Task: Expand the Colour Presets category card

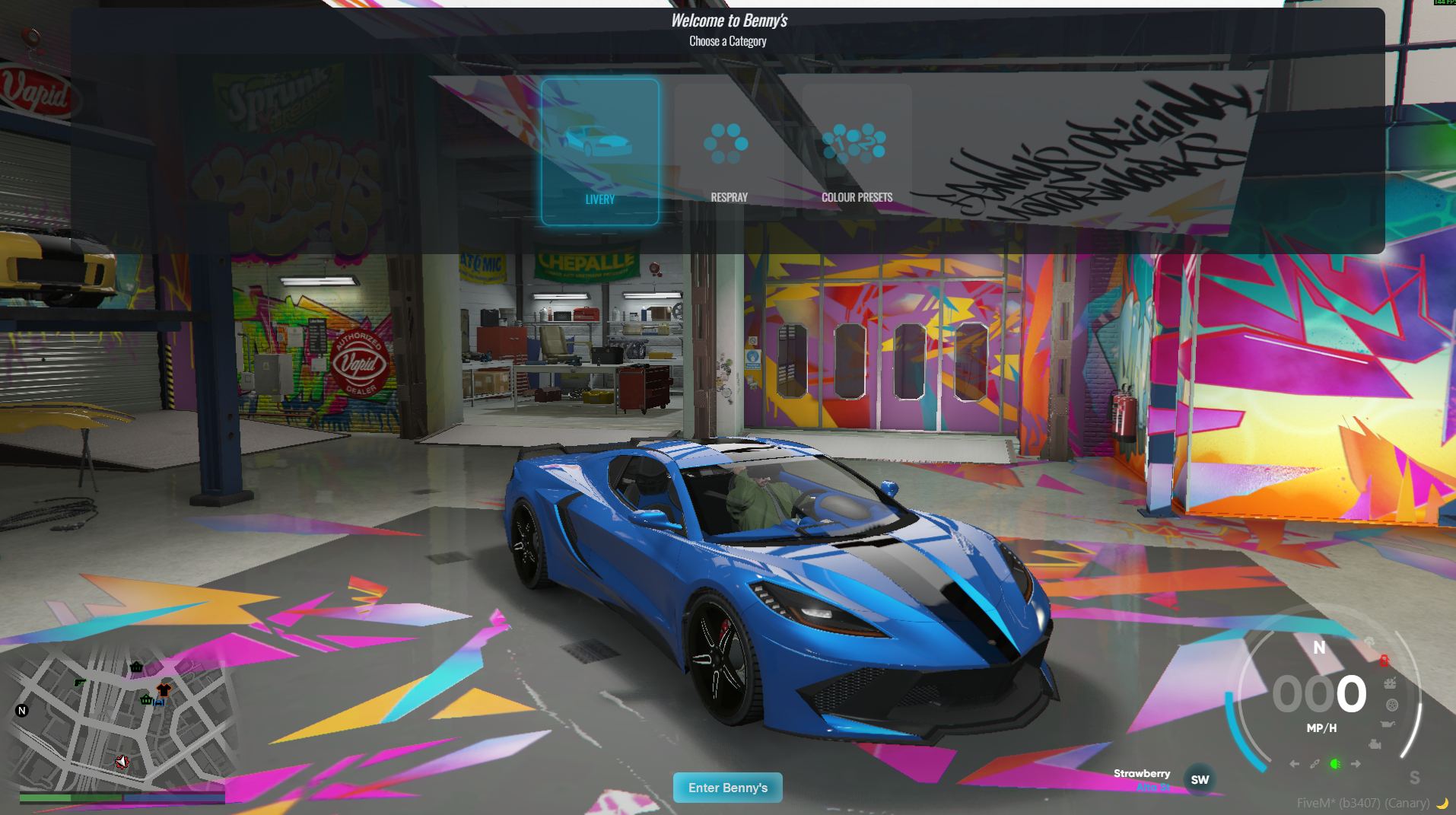Action: [x=855, y=152]
